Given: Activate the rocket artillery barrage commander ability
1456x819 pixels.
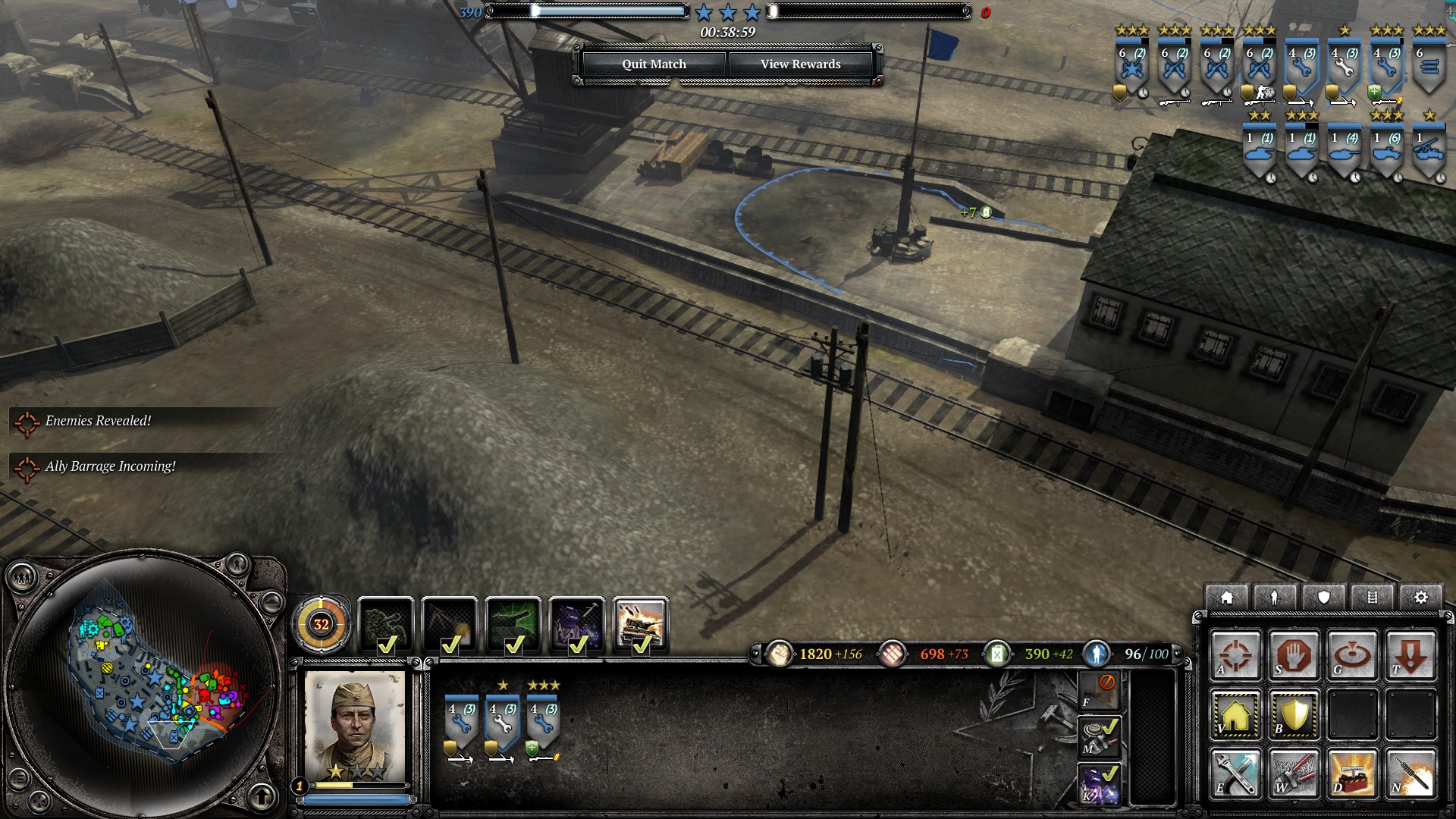Looking at the screenshot, I should click(x=640, y=626).
